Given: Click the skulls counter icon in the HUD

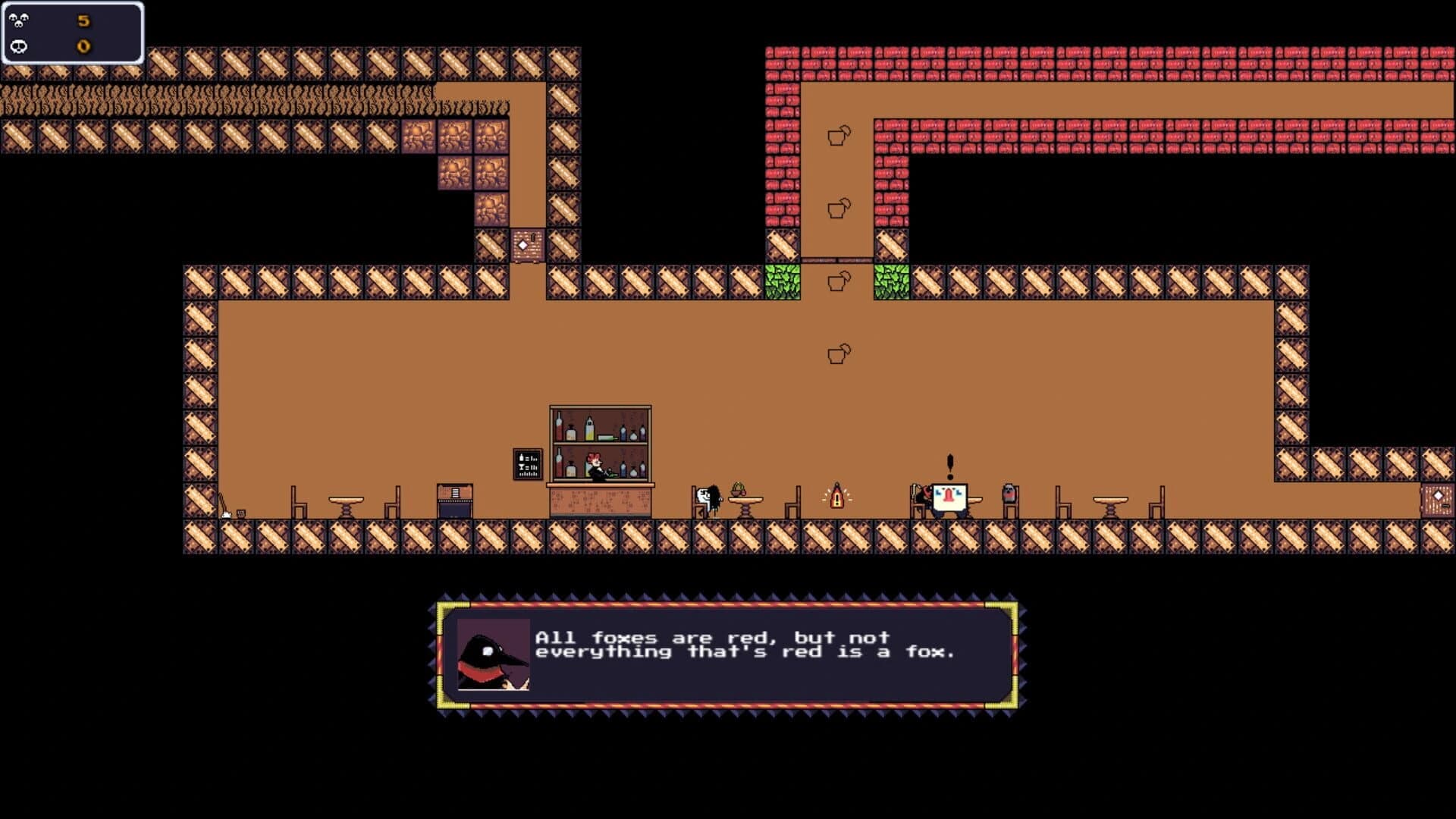Looking at the screenshot, I should 18,20.
